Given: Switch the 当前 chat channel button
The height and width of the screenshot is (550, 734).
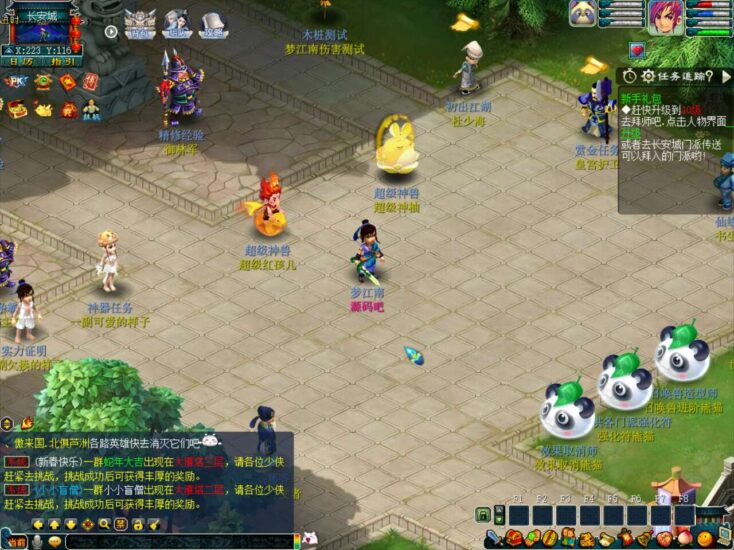Looking at the screenshot, I should coord(16,541).
